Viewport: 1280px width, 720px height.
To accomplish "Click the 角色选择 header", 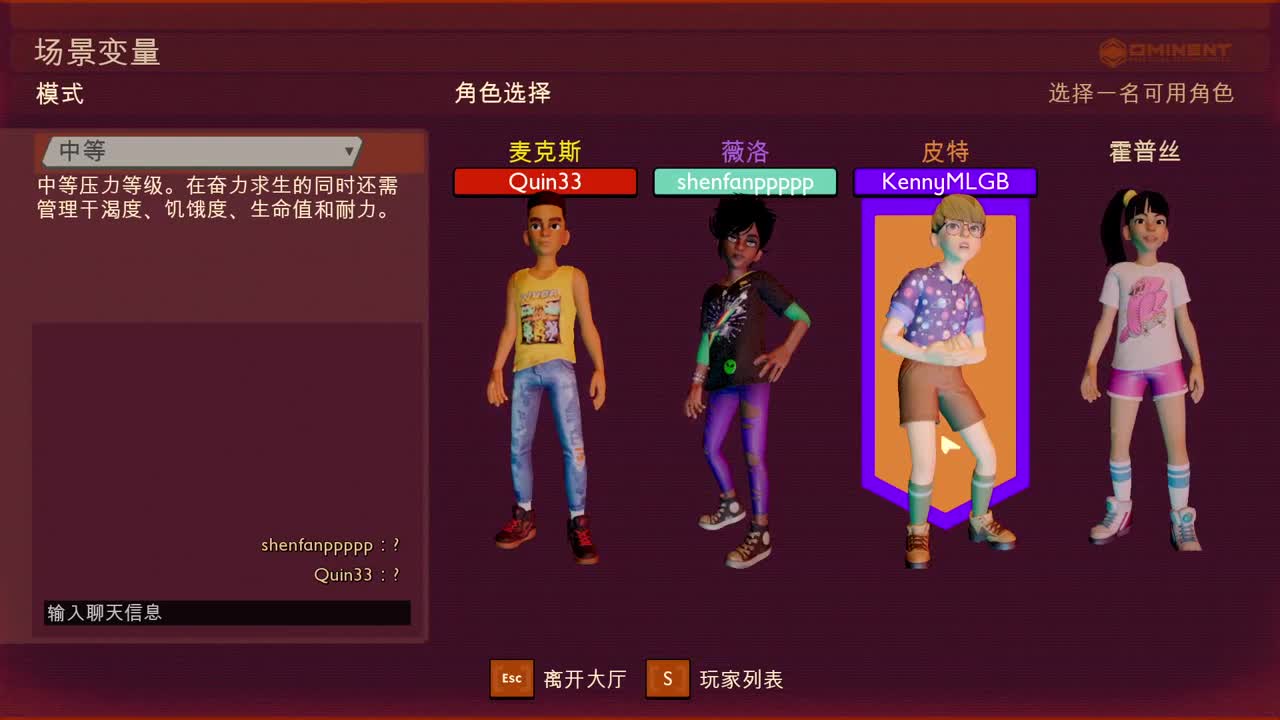I will [503, 93].
